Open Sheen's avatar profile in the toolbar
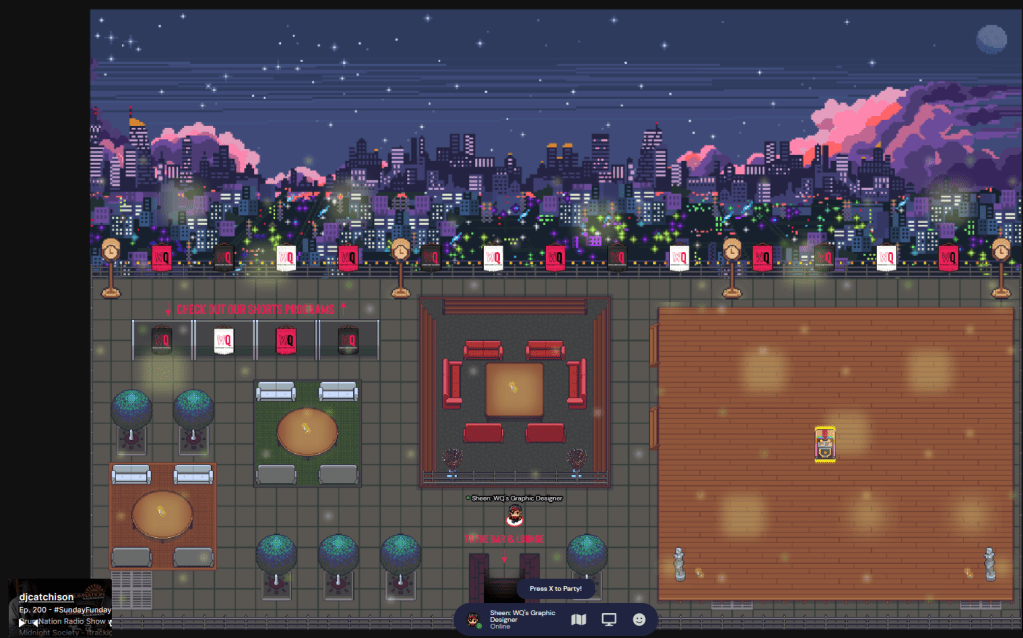 (x=474, y=620)
